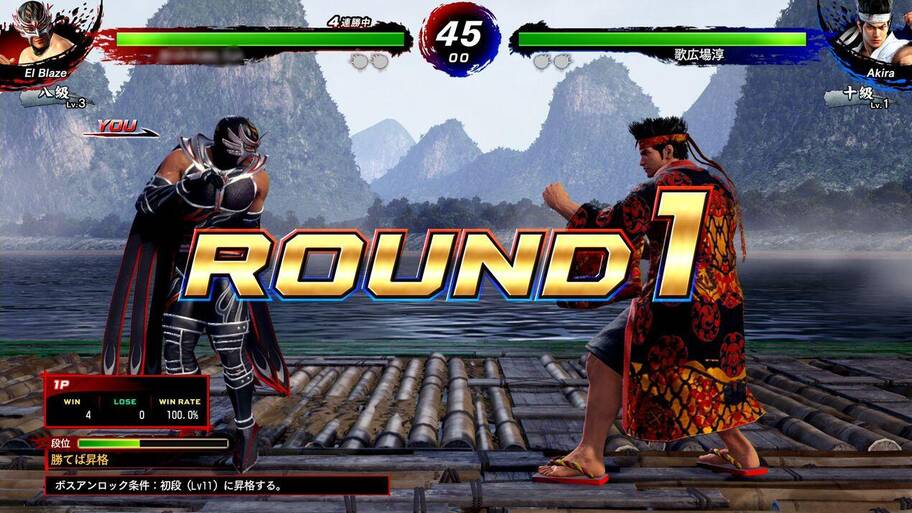Select the 1P win/lose record panel
The image size is (912, 513).
(x=125, y=402)
